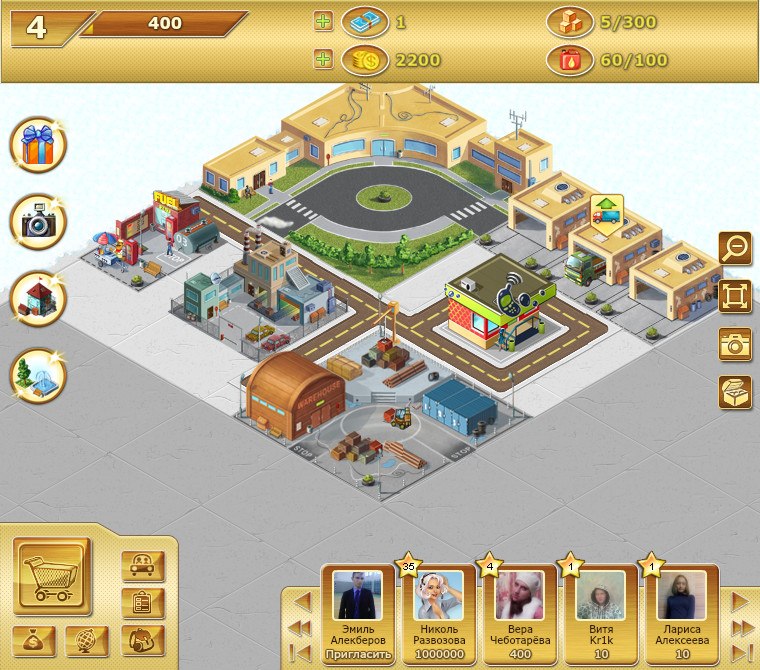Toggle fullscreen with the frame button

point(735,295)
